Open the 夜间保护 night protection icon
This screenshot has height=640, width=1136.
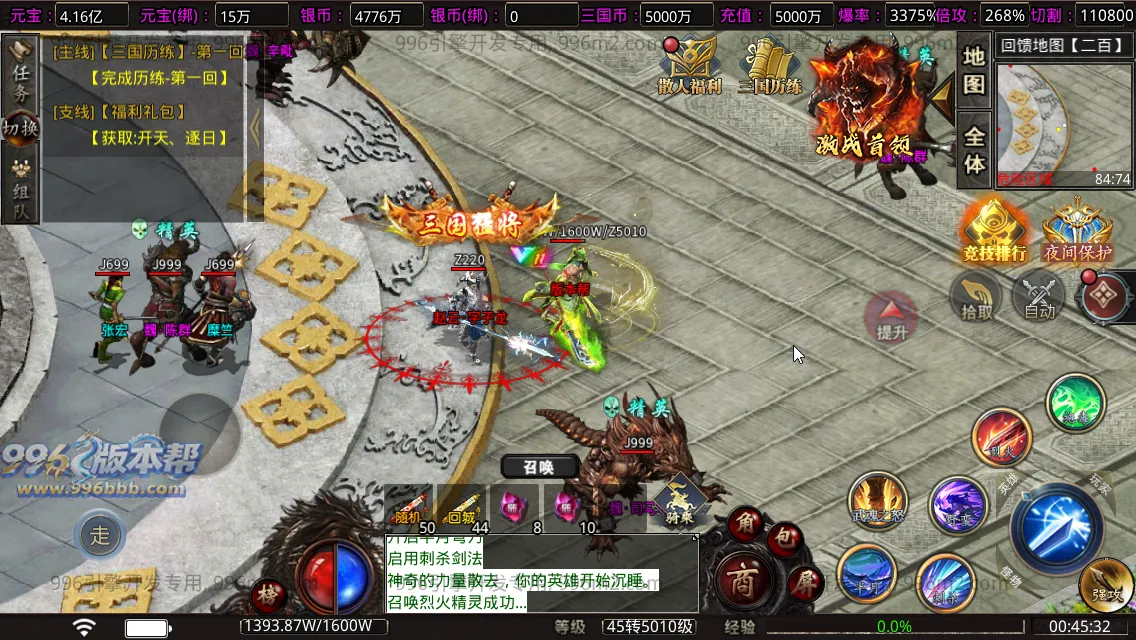click(x=1077, y=230)
